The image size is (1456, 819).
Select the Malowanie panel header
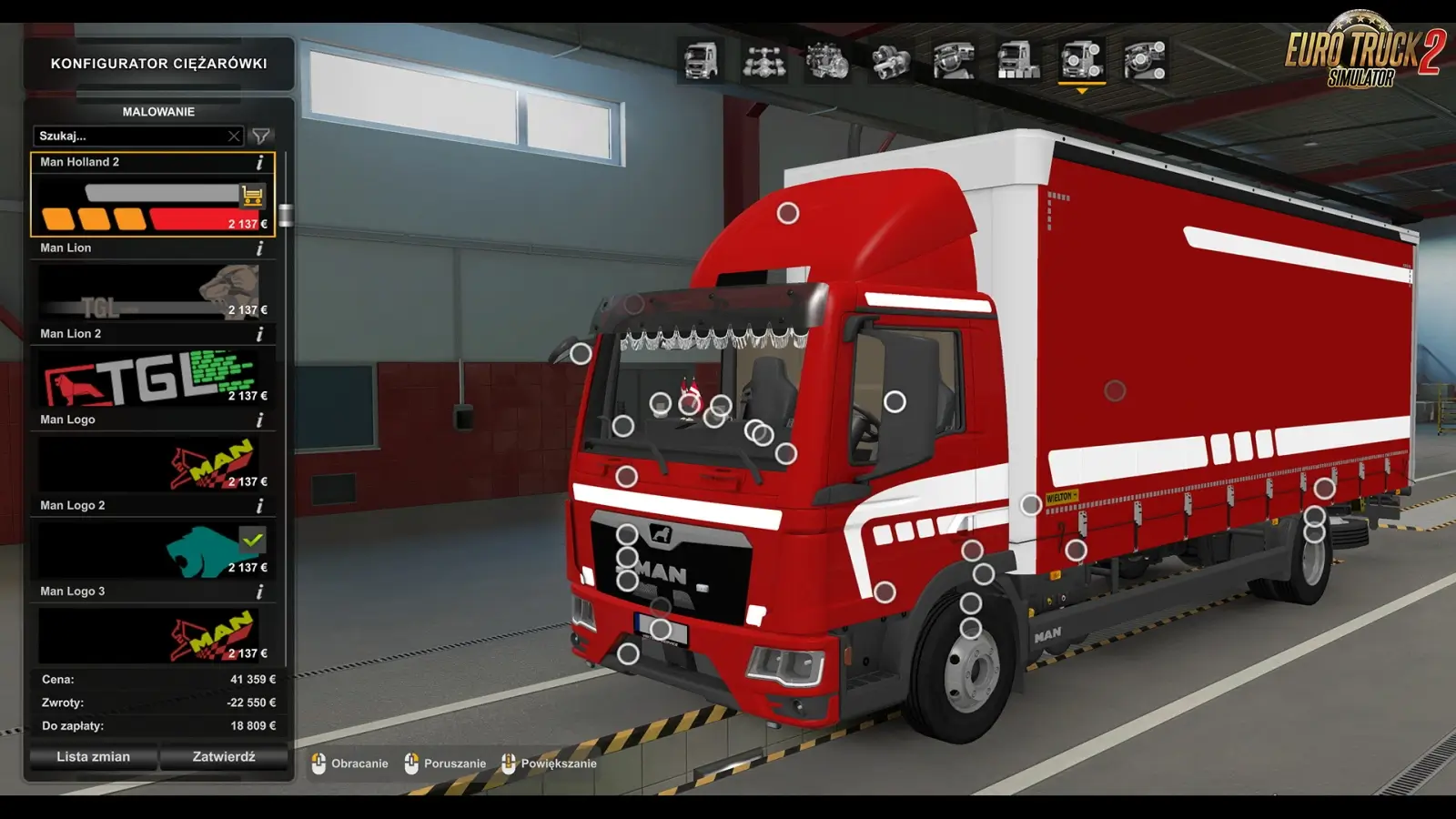point(157,111)
